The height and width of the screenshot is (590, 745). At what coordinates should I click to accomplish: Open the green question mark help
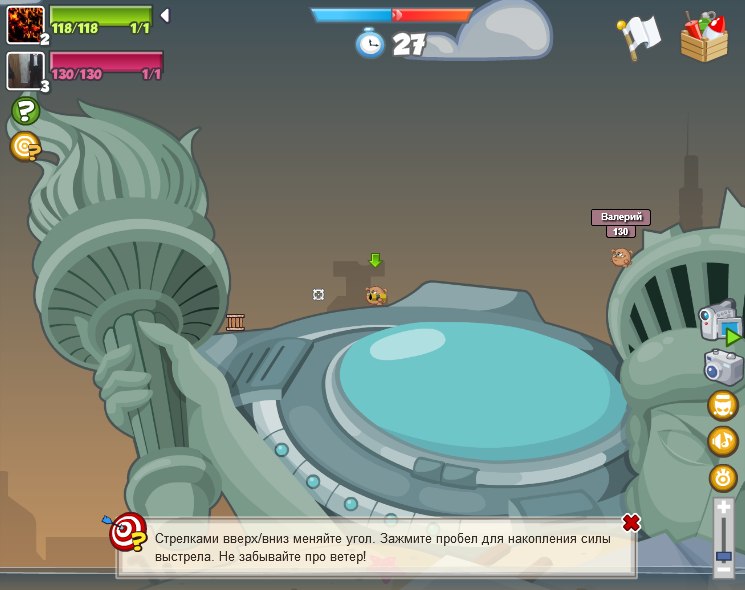pyautogui.click(x=25, y=110)
